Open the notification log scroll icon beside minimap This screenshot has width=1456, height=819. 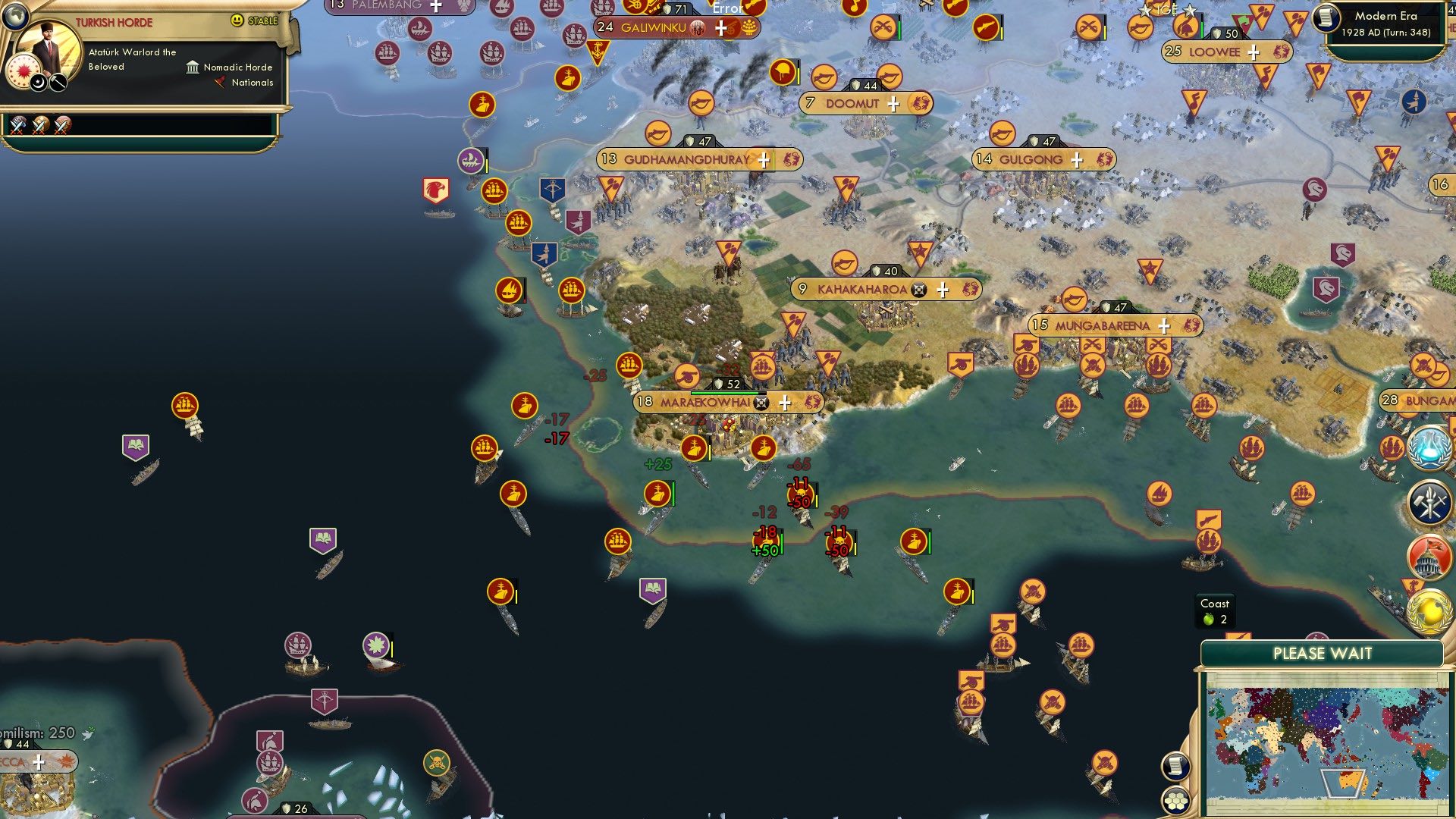(1176, 767)
